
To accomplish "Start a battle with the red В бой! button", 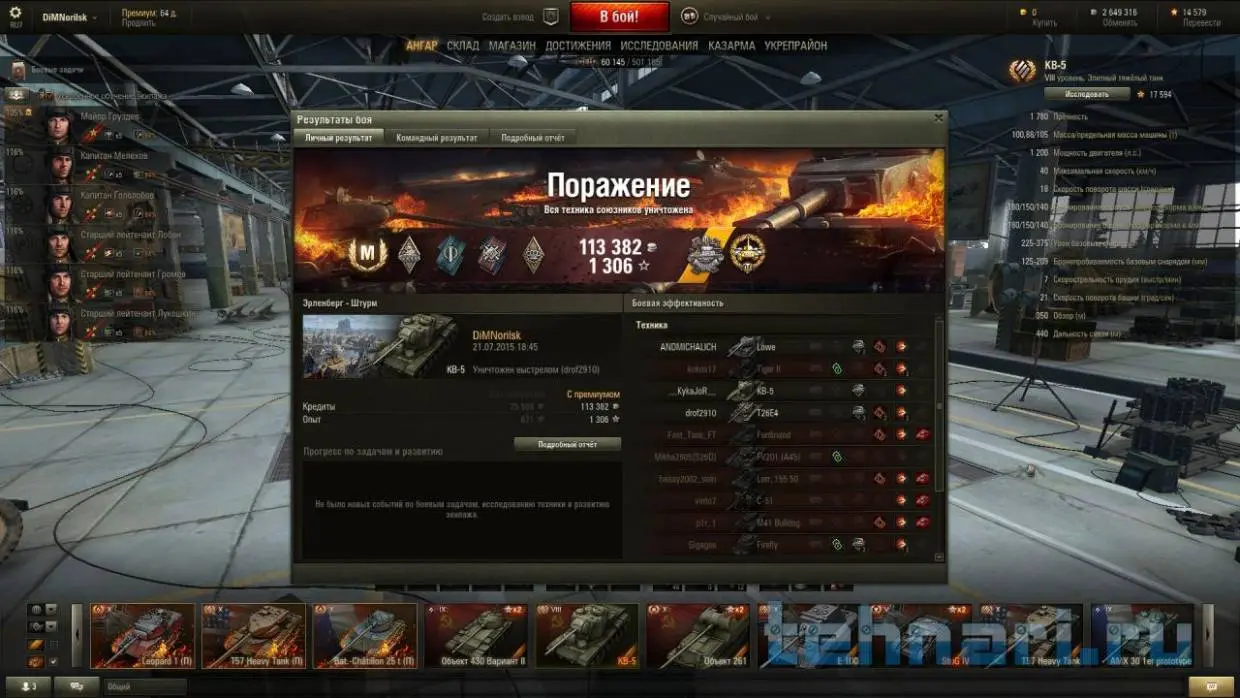I will click(619, 17).
